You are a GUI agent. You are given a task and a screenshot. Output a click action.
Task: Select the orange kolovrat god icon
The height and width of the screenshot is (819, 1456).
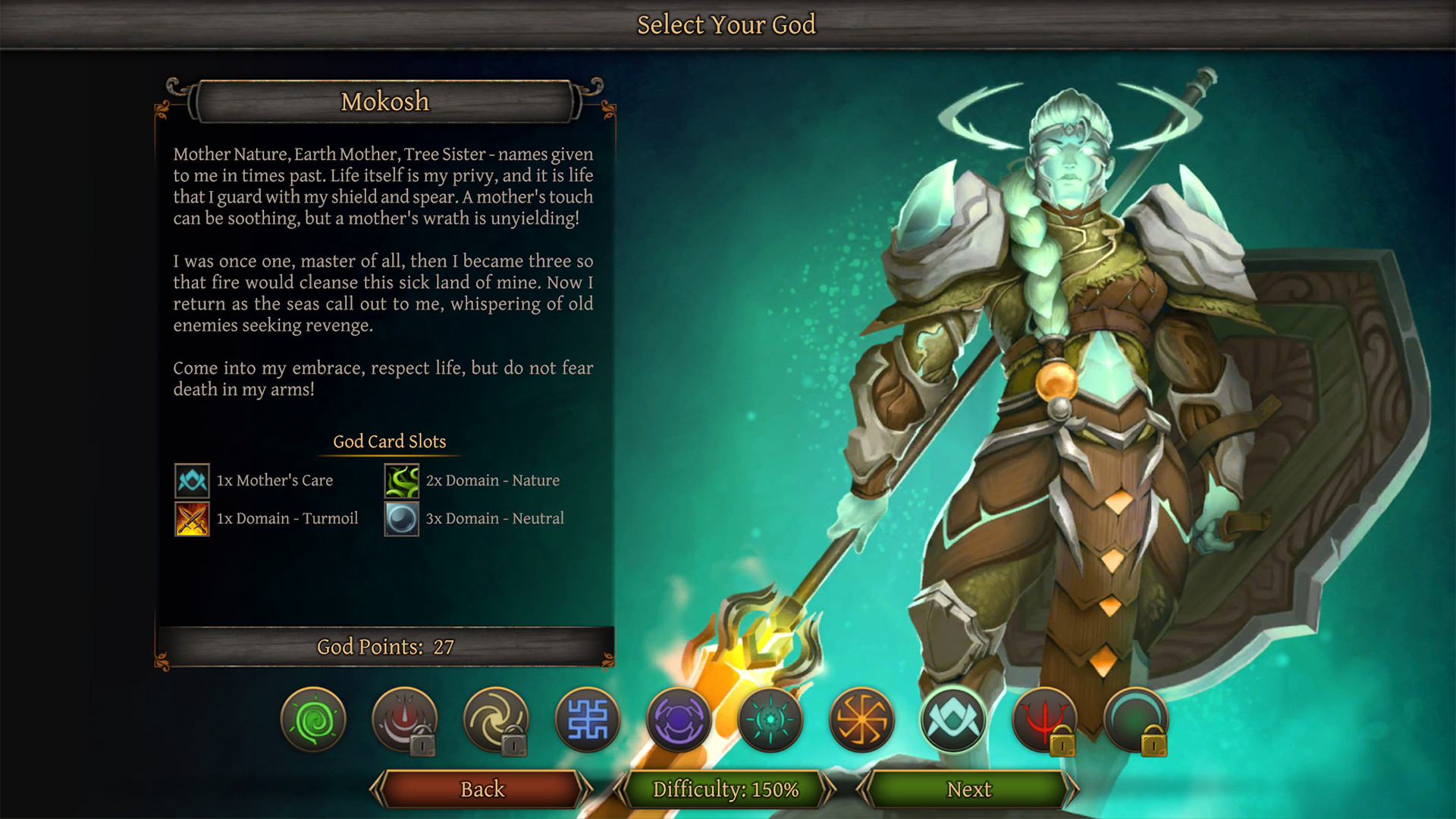click(x=862, y=720)
